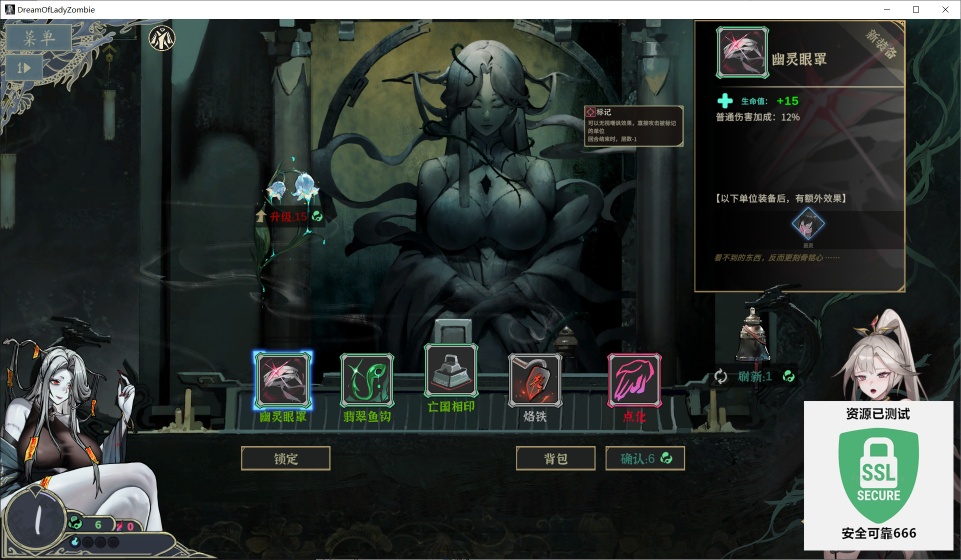This screenshot has width=961, height=560.
Task: Pick the 亡国相印 shop item
Action: pyautogui.click(x=451, y=370)
